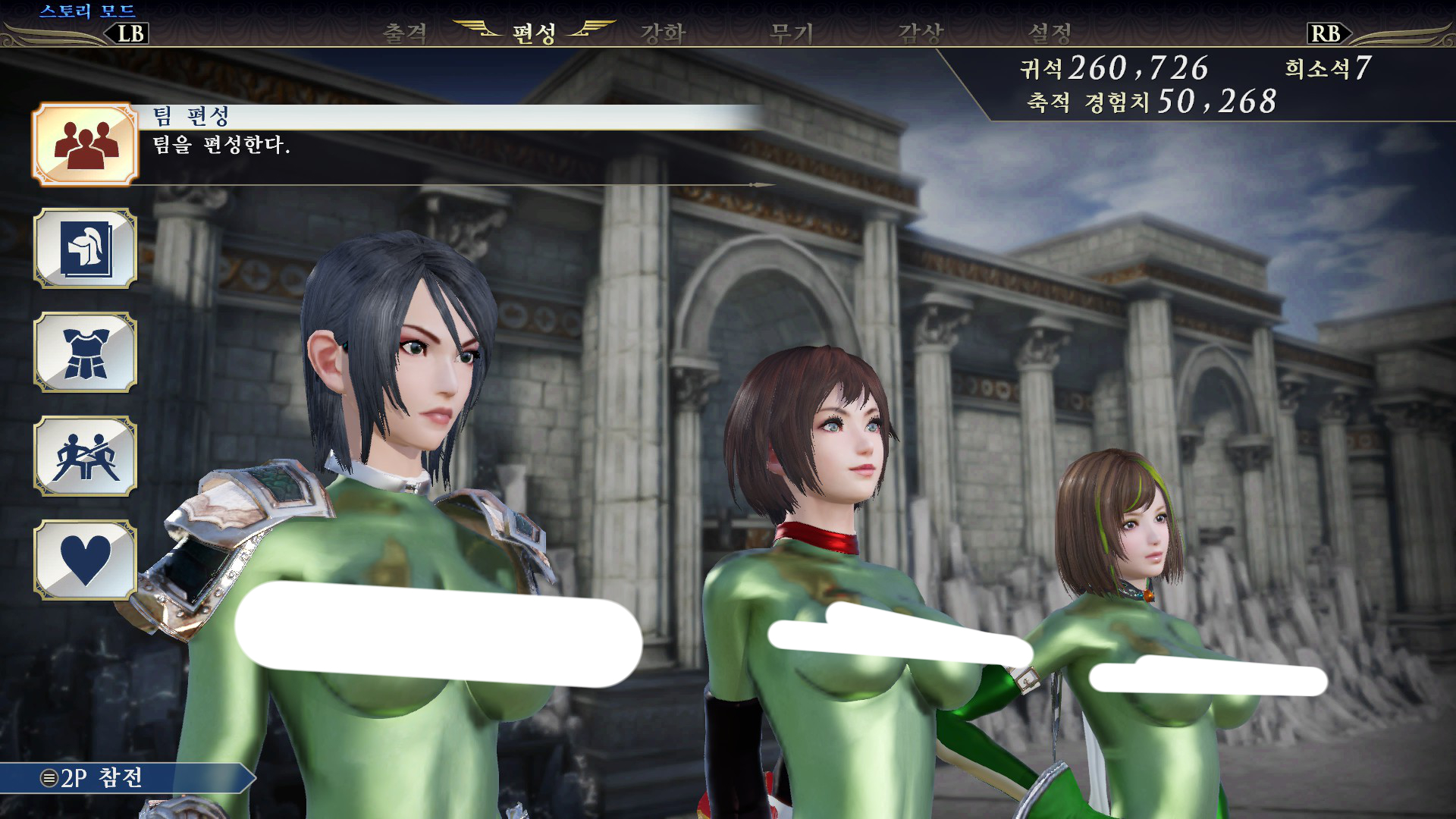The width and height of the screenshot is (1456, 819).
Task: Open the helmet and book icon menu
Action: coord(85,249)
